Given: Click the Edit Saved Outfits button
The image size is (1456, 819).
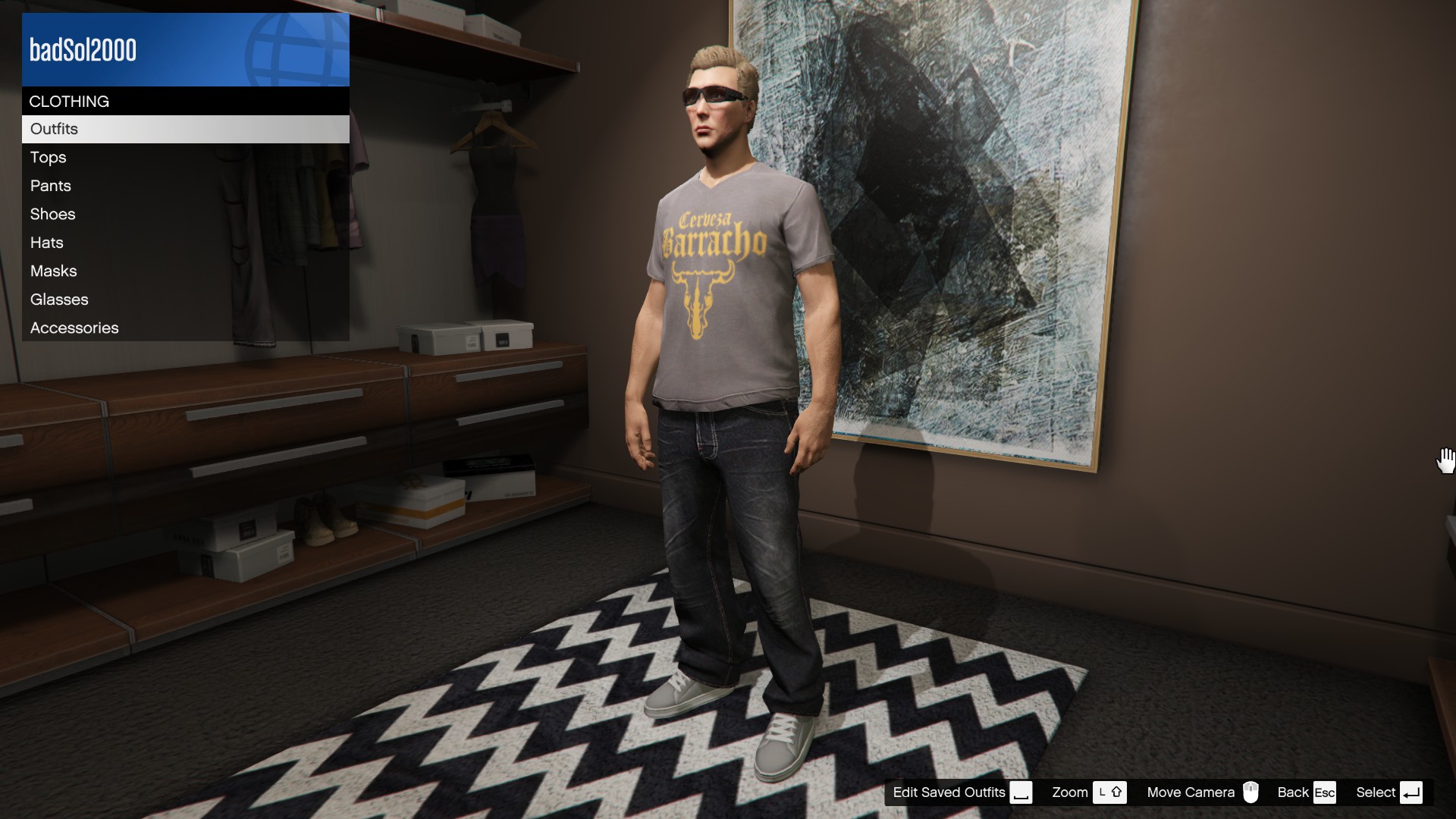Looking at the screenshot, I should tap(962, 792).
